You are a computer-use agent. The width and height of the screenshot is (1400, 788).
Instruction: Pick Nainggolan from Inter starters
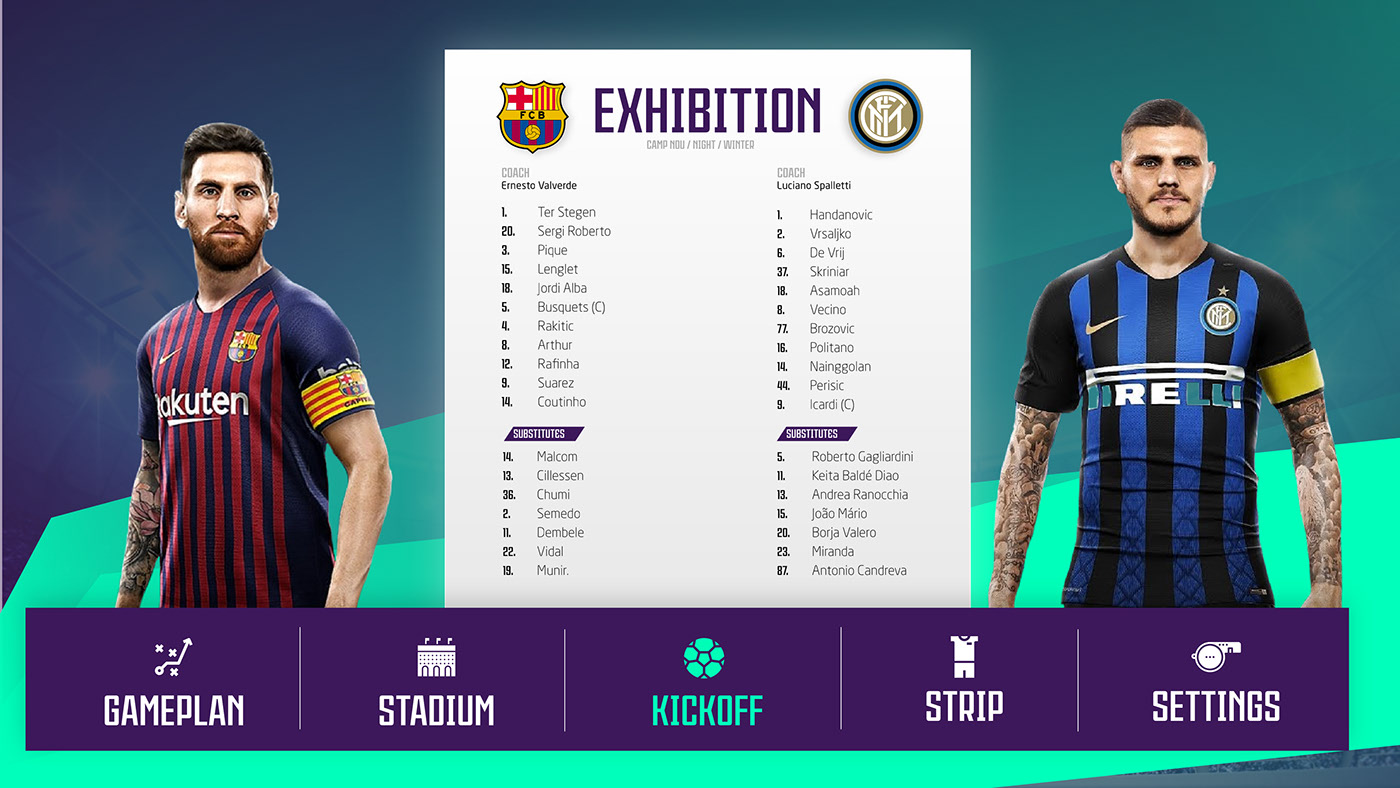click(x=840, y=367)
